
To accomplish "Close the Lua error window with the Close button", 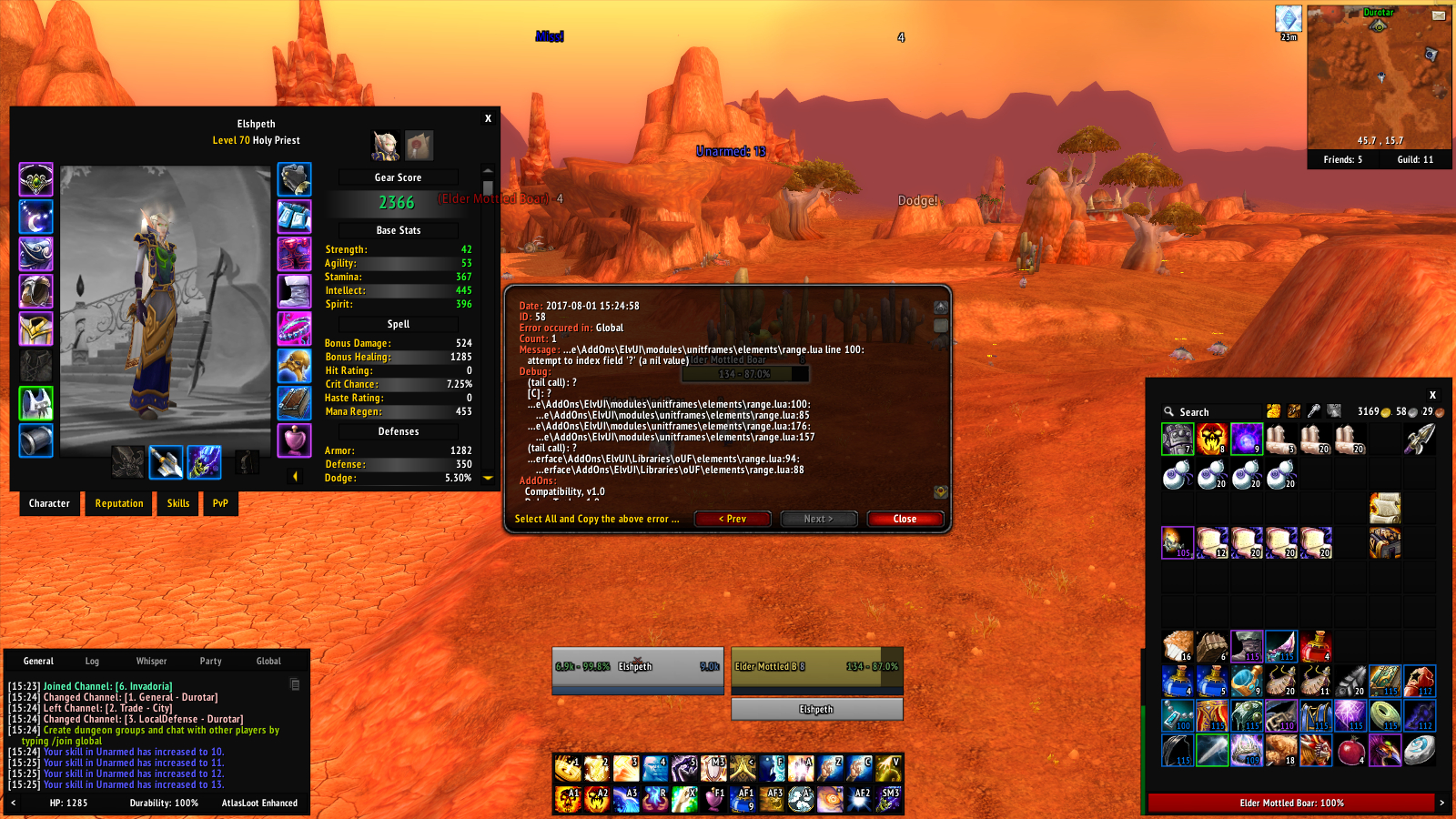I will click(x=905, y=519).
